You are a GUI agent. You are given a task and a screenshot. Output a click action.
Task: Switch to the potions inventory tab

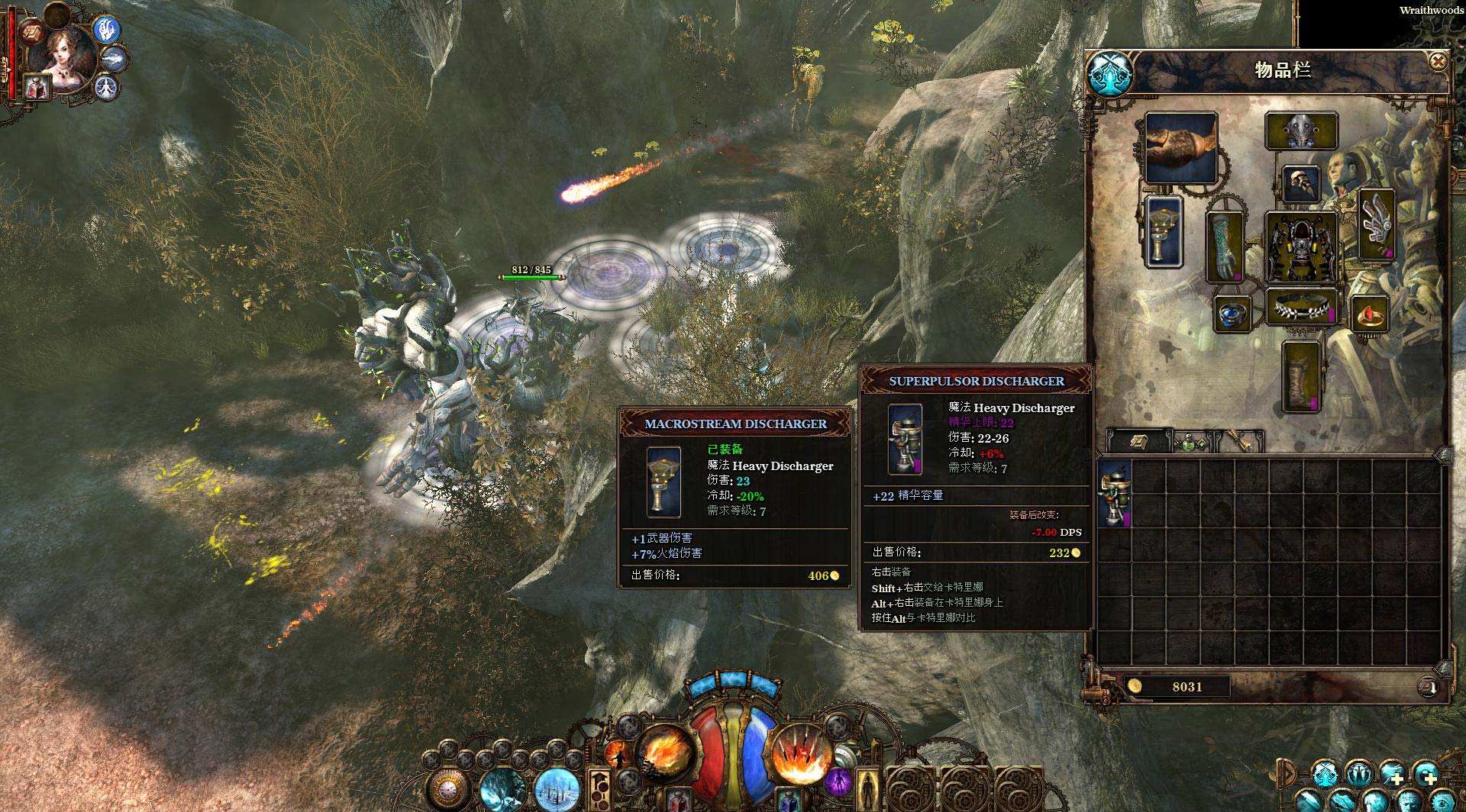1190,443
